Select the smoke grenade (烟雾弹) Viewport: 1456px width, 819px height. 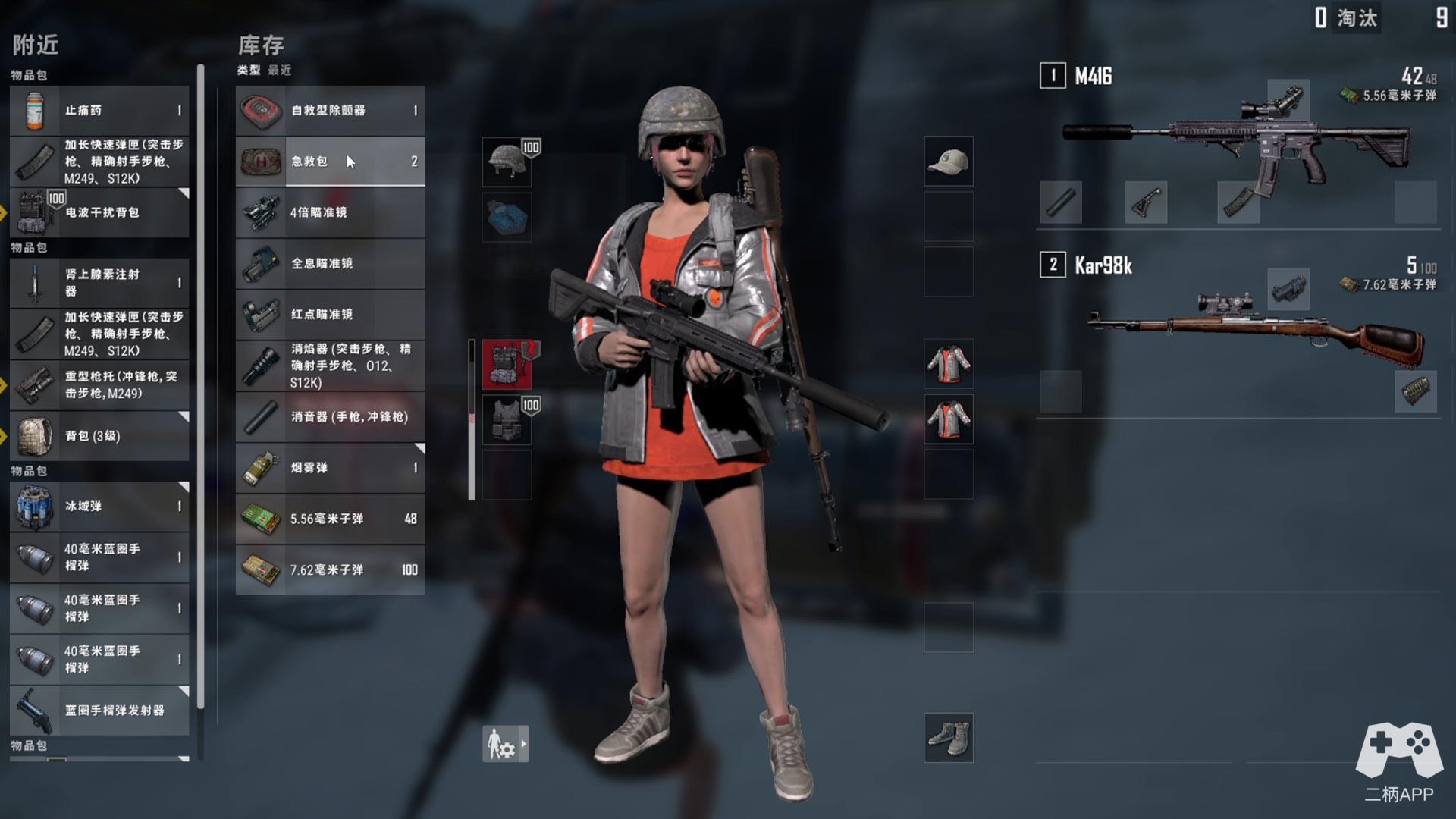pyautogui.click(x=330, y=468)
